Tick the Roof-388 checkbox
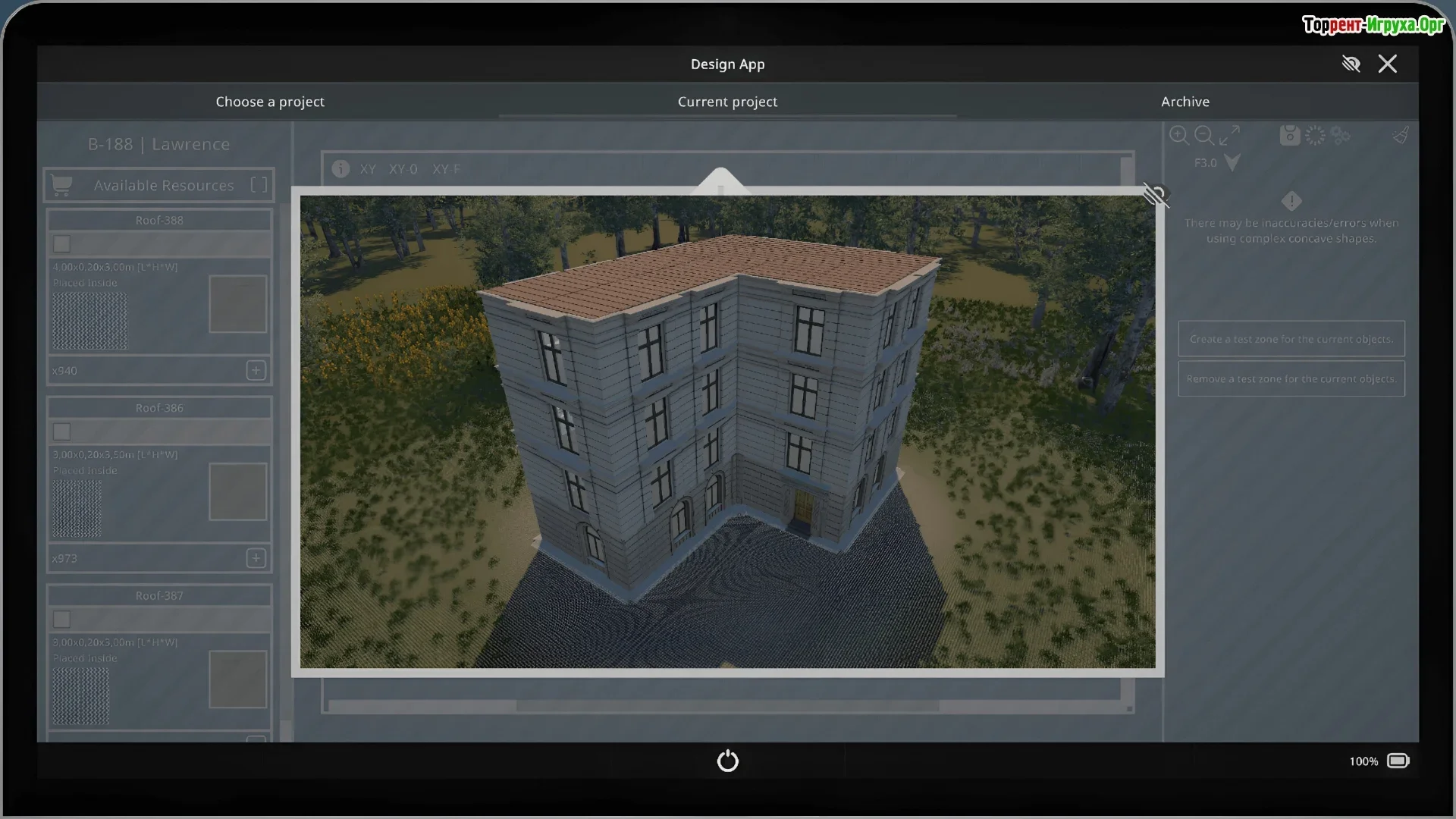Image resolution: width=1456 pixels, height=819 pixels. pos(62,244)
